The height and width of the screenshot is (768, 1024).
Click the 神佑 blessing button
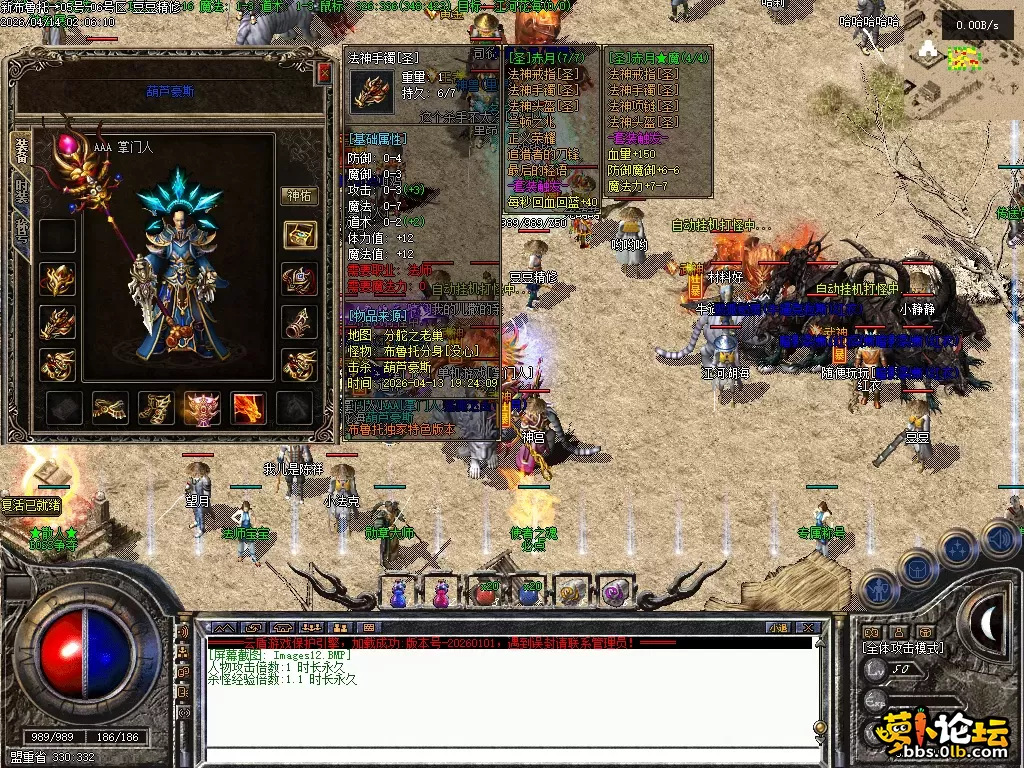tap(299, 196)
